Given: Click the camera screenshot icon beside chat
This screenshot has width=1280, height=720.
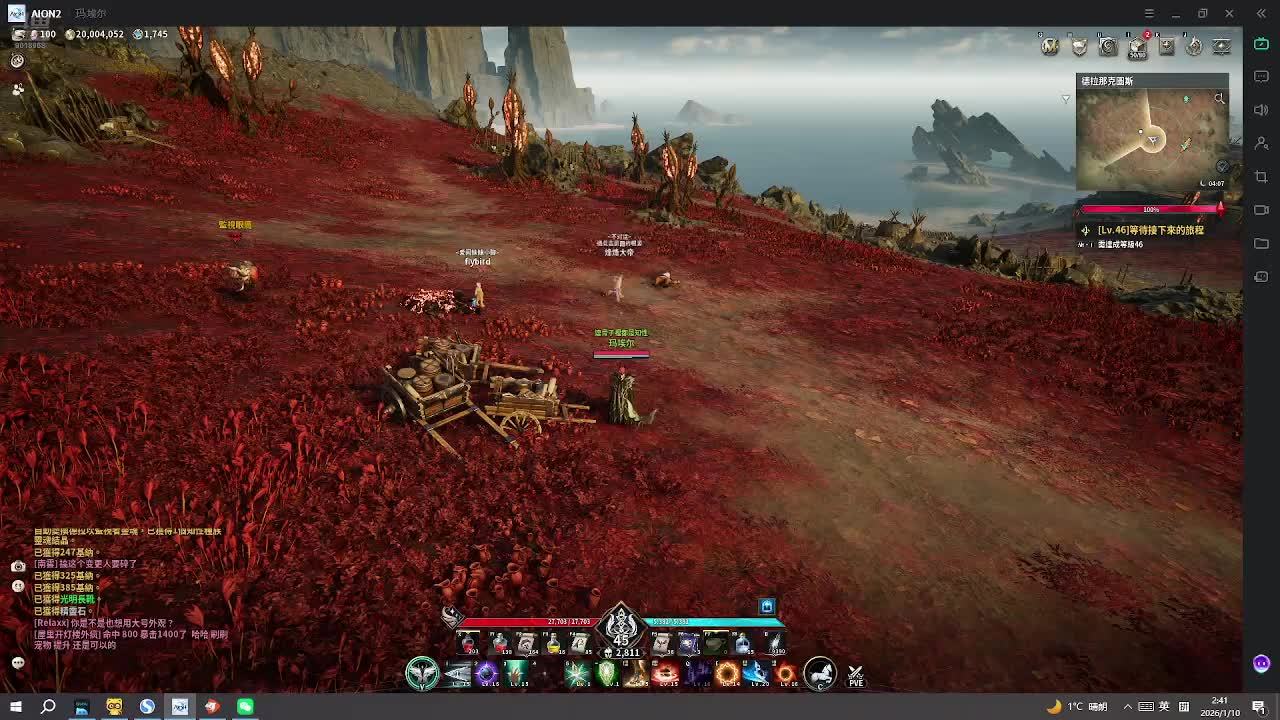Looking at the screenshot, I should tap(18, 566).
